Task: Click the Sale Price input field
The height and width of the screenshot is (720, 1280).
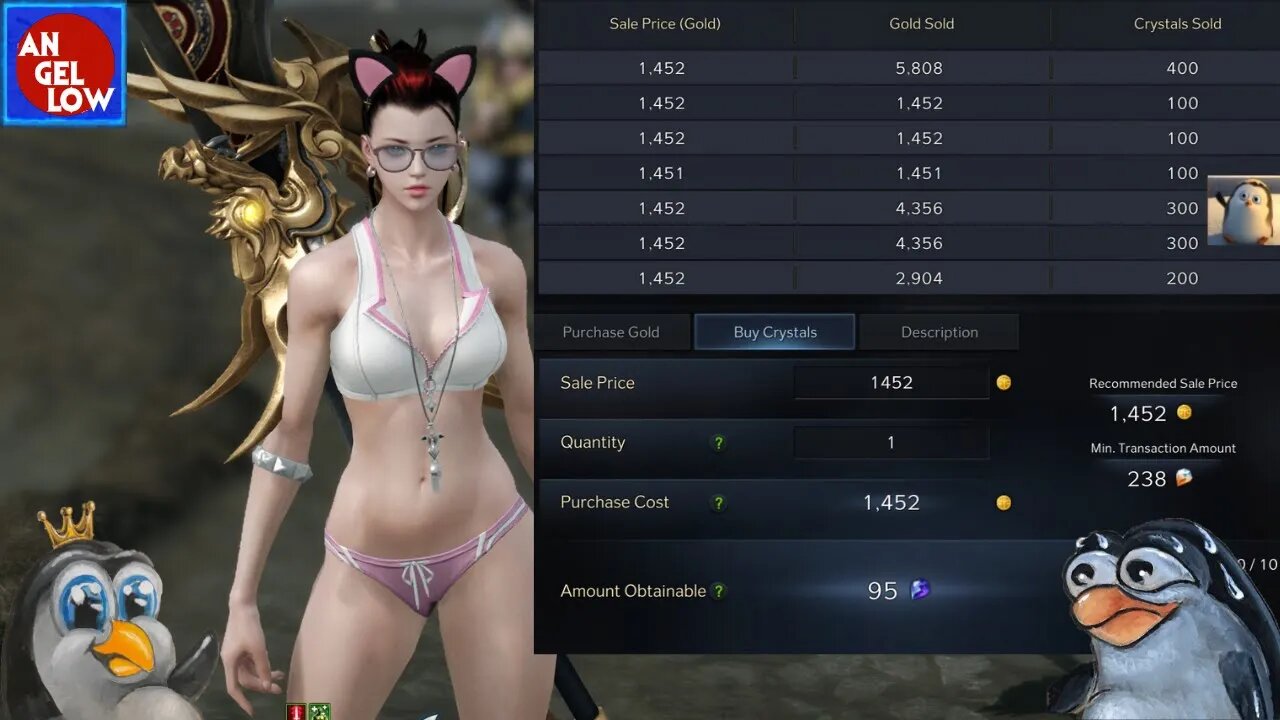Action: (x=891, y=382)
